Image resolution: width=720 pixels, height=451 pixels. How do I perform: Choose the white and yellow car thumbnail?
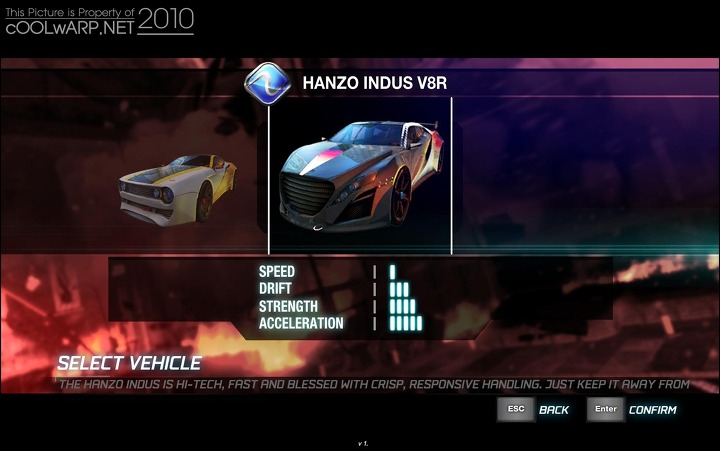178,187
